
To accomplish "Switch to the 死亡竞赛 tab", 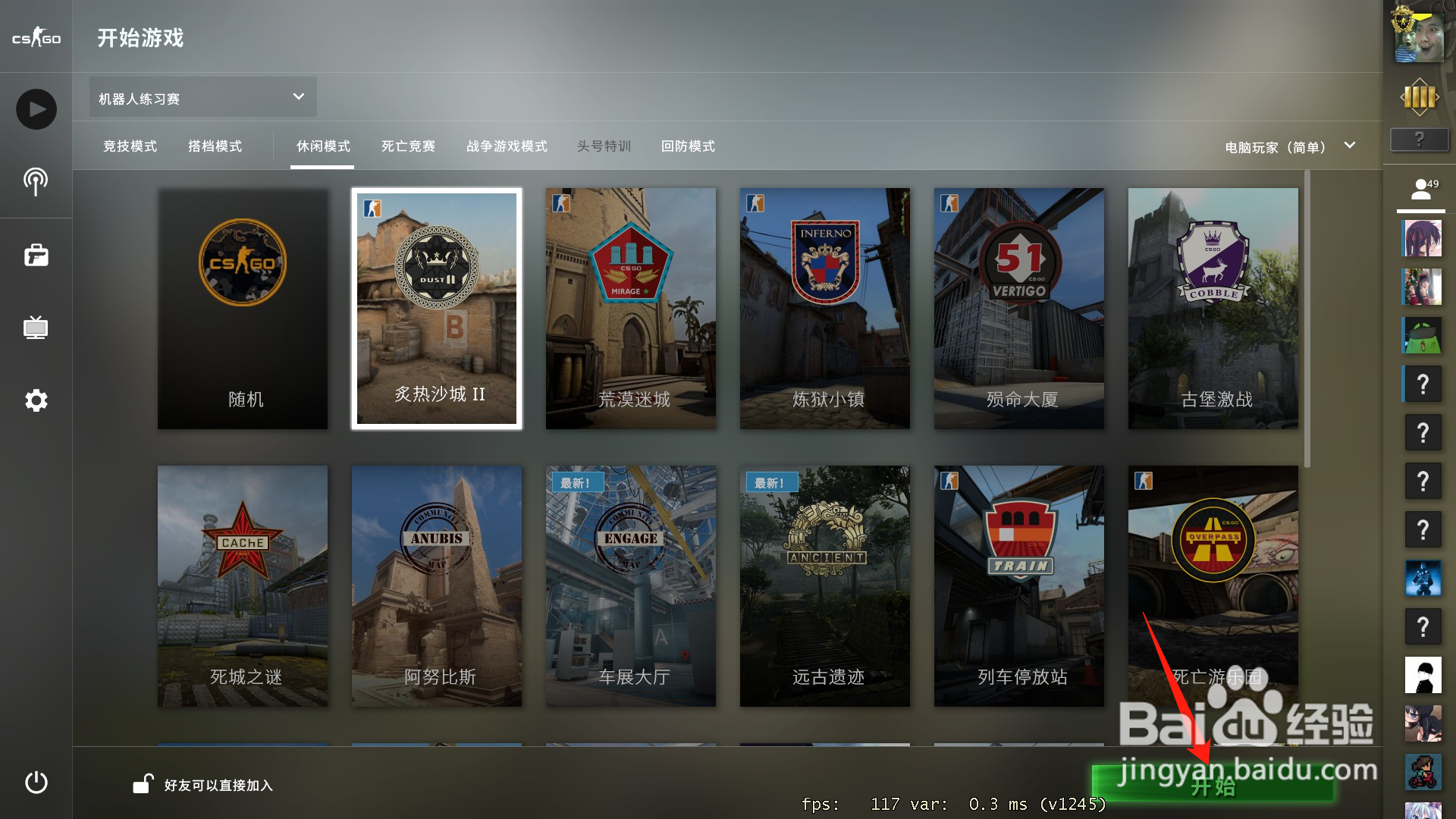I will click(407, 146).
